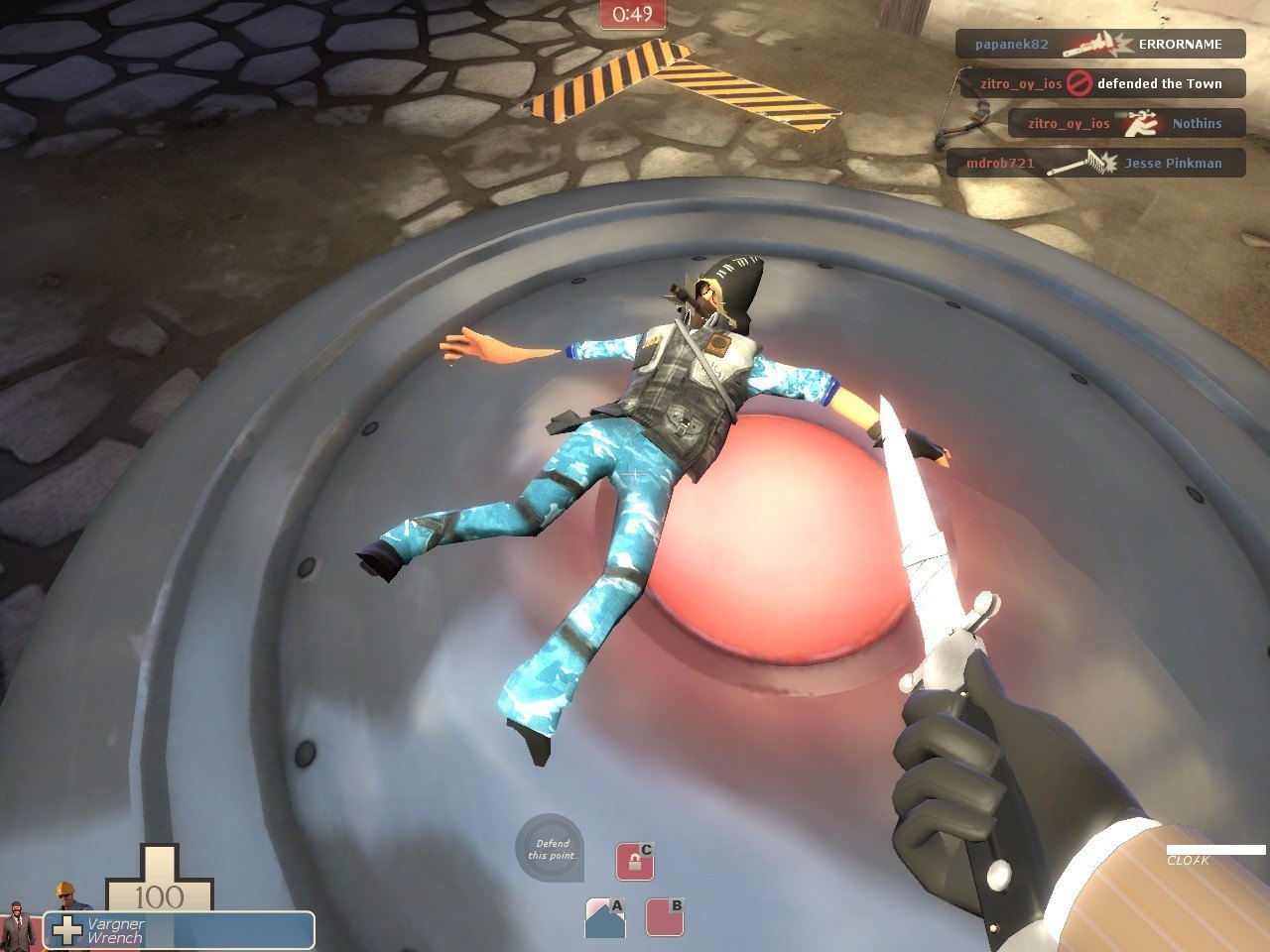This screenshot has height=952, width=1270.
Task: Select control point A icon
Action: 605,918
